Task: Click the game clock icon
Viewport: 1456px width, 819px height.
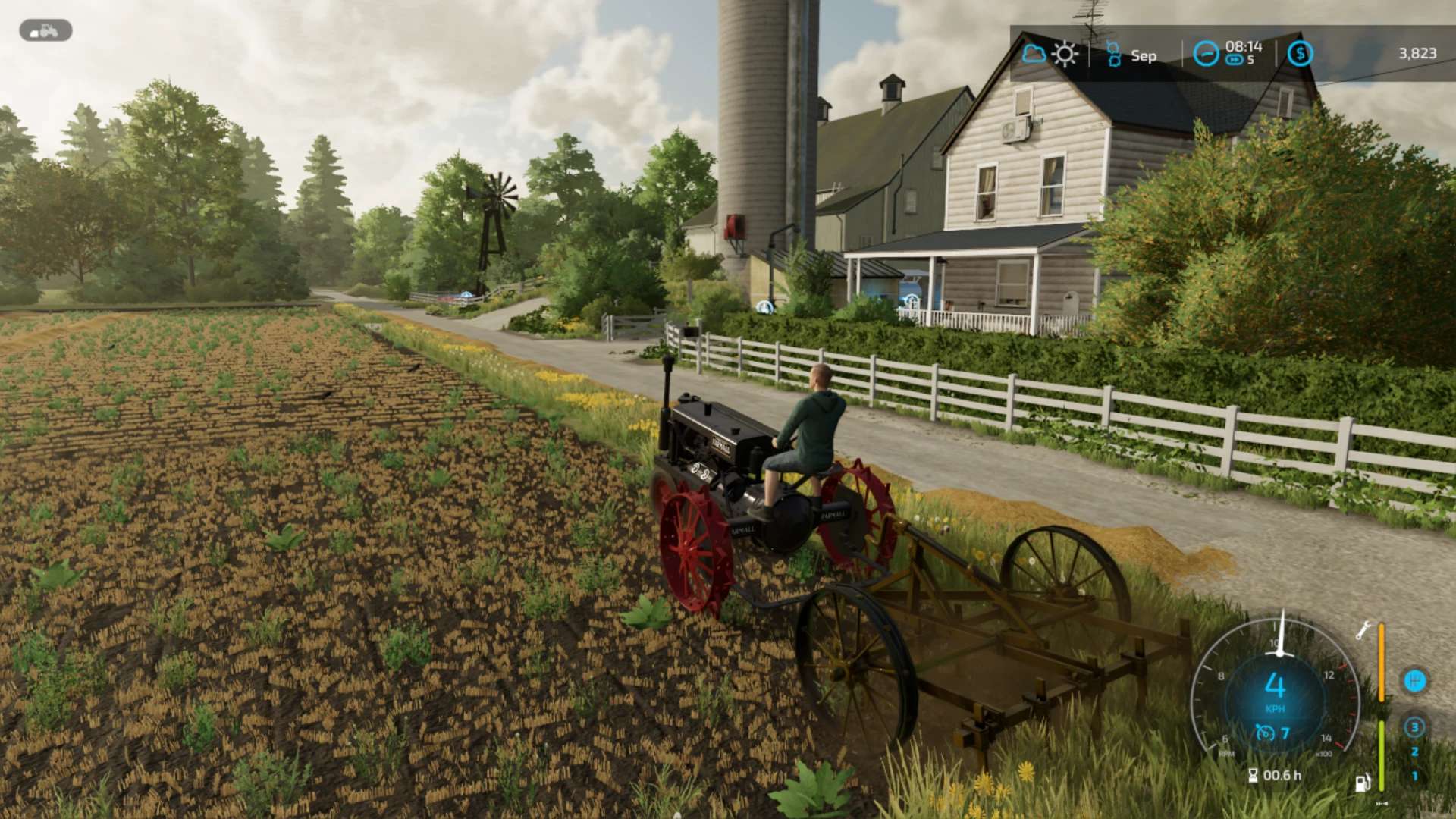Action: tap(1205, 54)
